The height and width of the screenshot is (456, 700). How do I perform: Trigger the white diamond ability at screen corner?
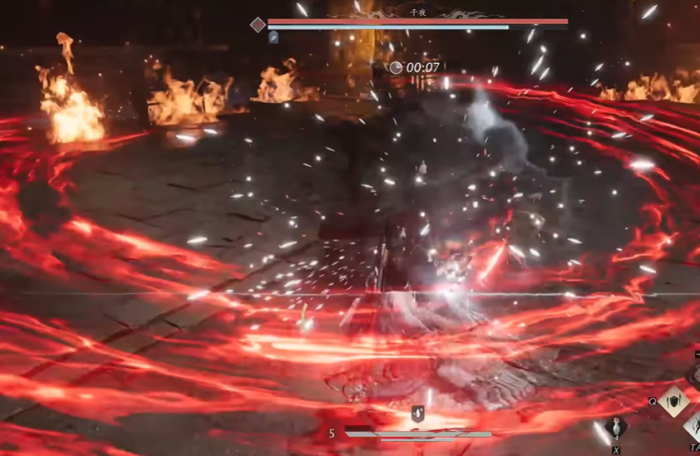pos(692,428)
